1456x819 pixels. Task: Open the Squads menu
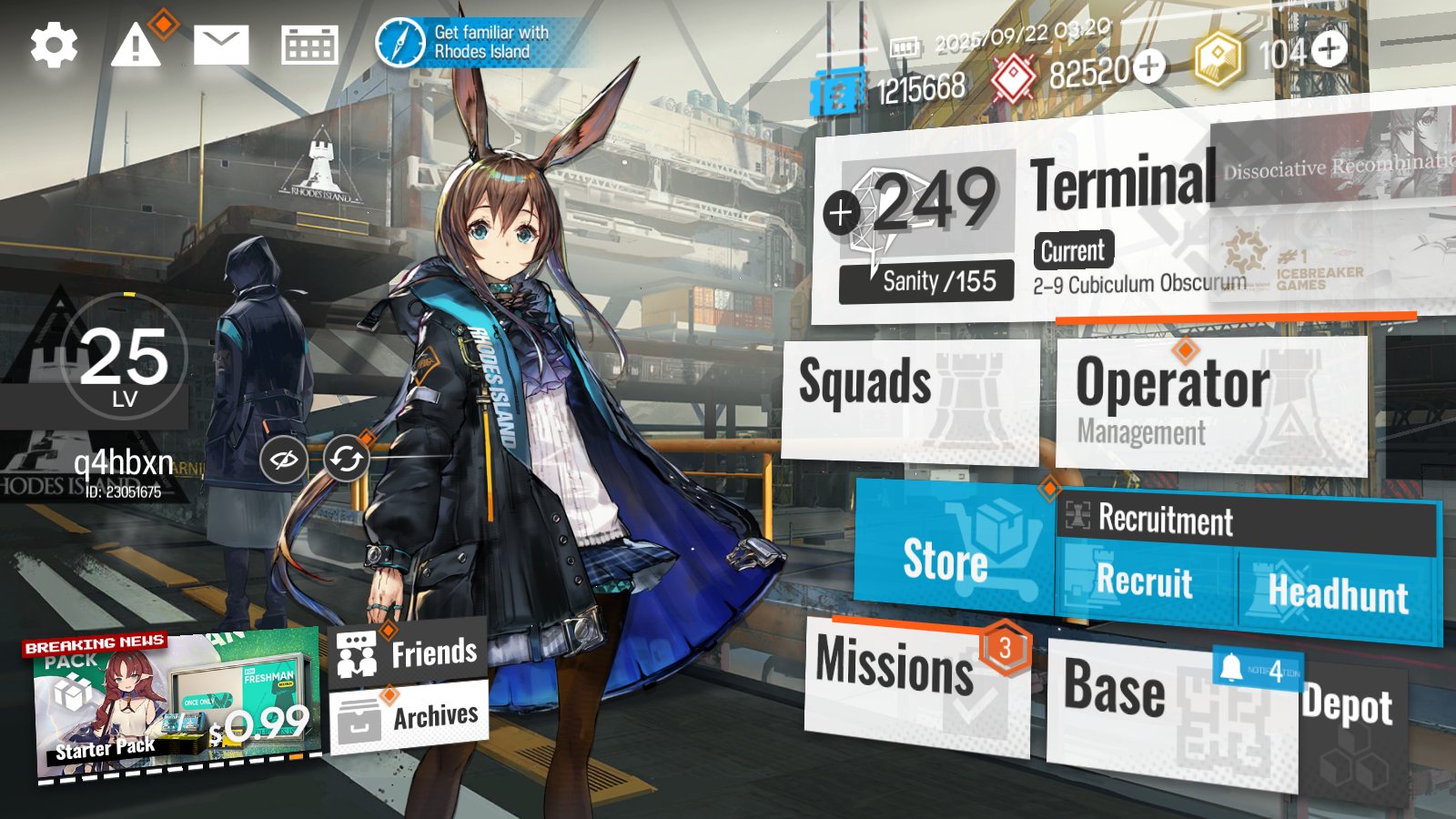tap(909, 399)
